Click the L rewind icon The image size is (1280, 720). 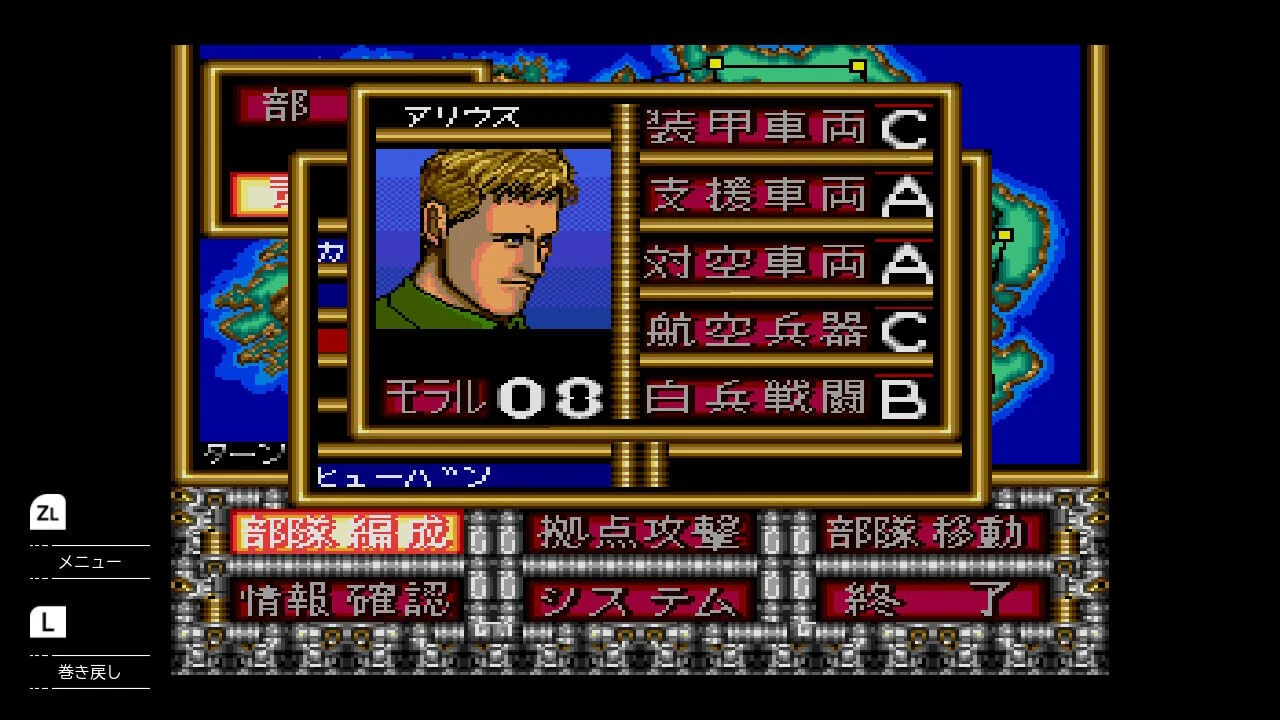pos(47,623)
